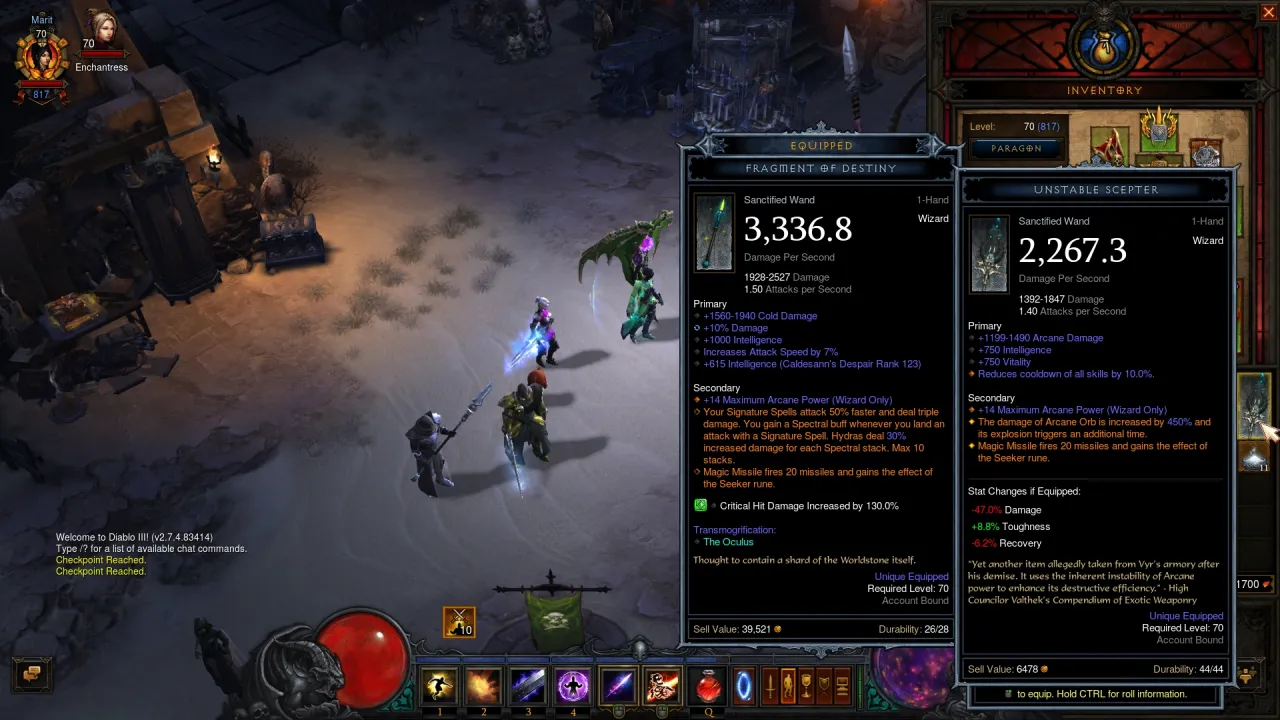1280x720 pixels.
Task: Activate the purple Archon skill in slot 4
Action: [x=573, y=688]
